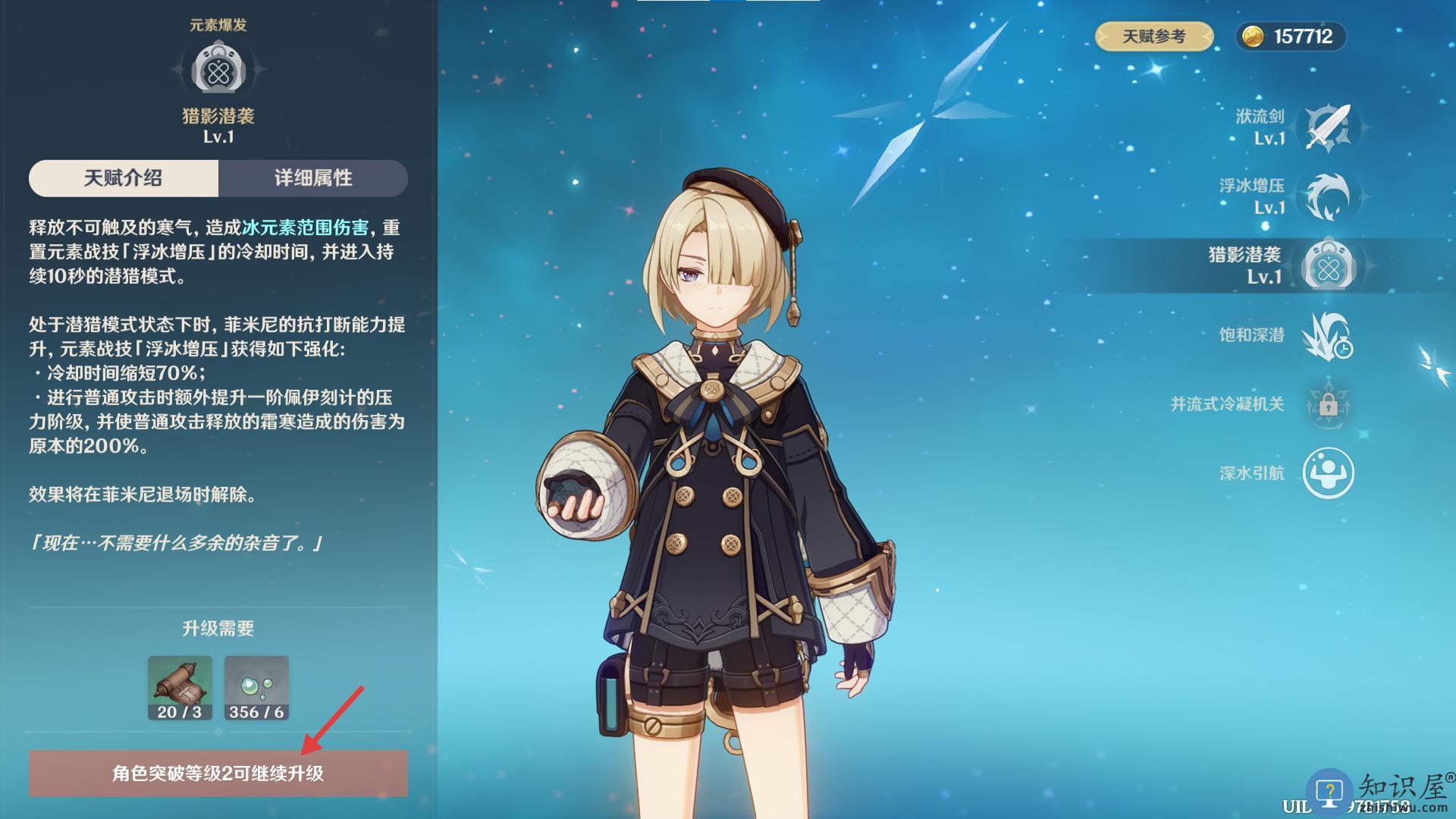Open the 天赋参考 talent reference
Viewport: 1456px width, 819px height.
[1153, 36]
